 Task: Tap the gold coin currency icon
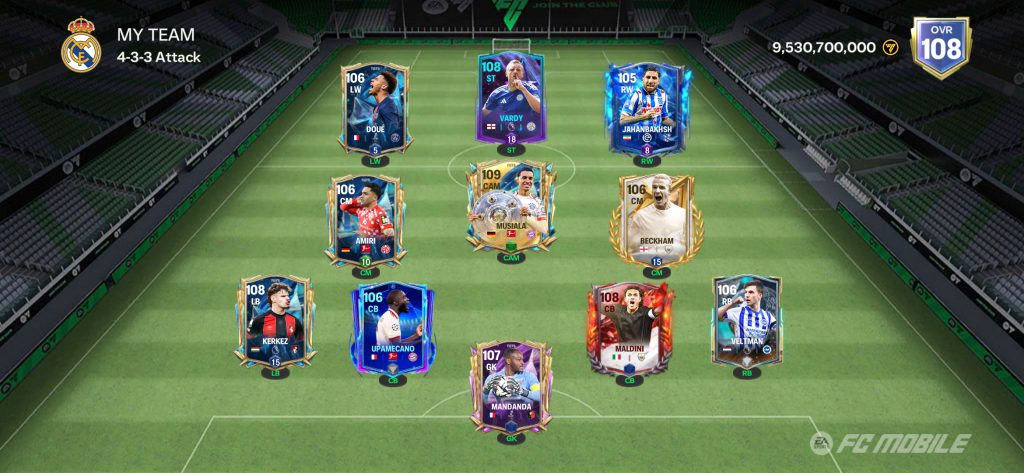[x=890, y=47]
